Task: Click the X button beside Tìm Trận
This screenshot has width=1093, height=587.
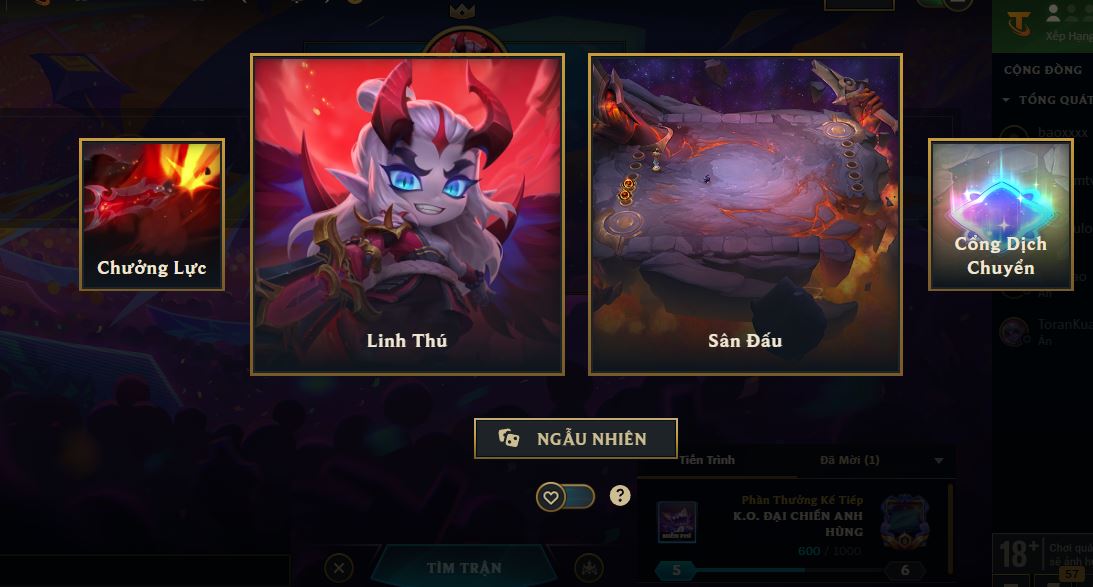Action: point(339,568)
